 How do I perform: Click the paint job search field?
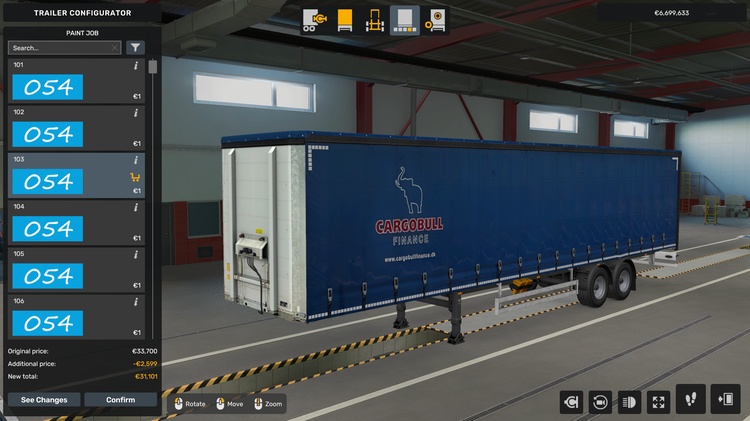(x=63, y=47)
